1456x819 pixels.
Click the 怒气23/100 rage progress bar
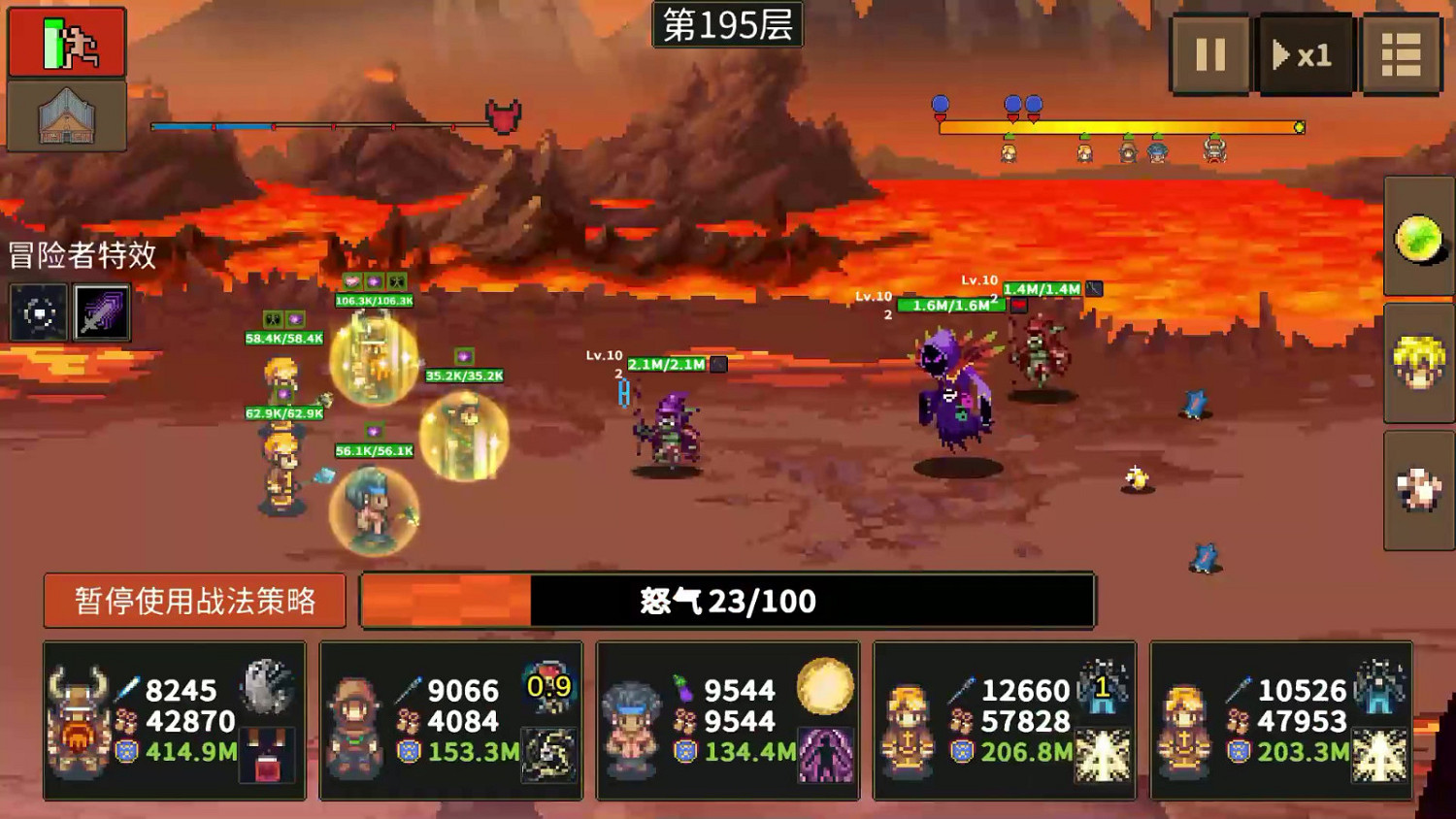tap(728, 600)
